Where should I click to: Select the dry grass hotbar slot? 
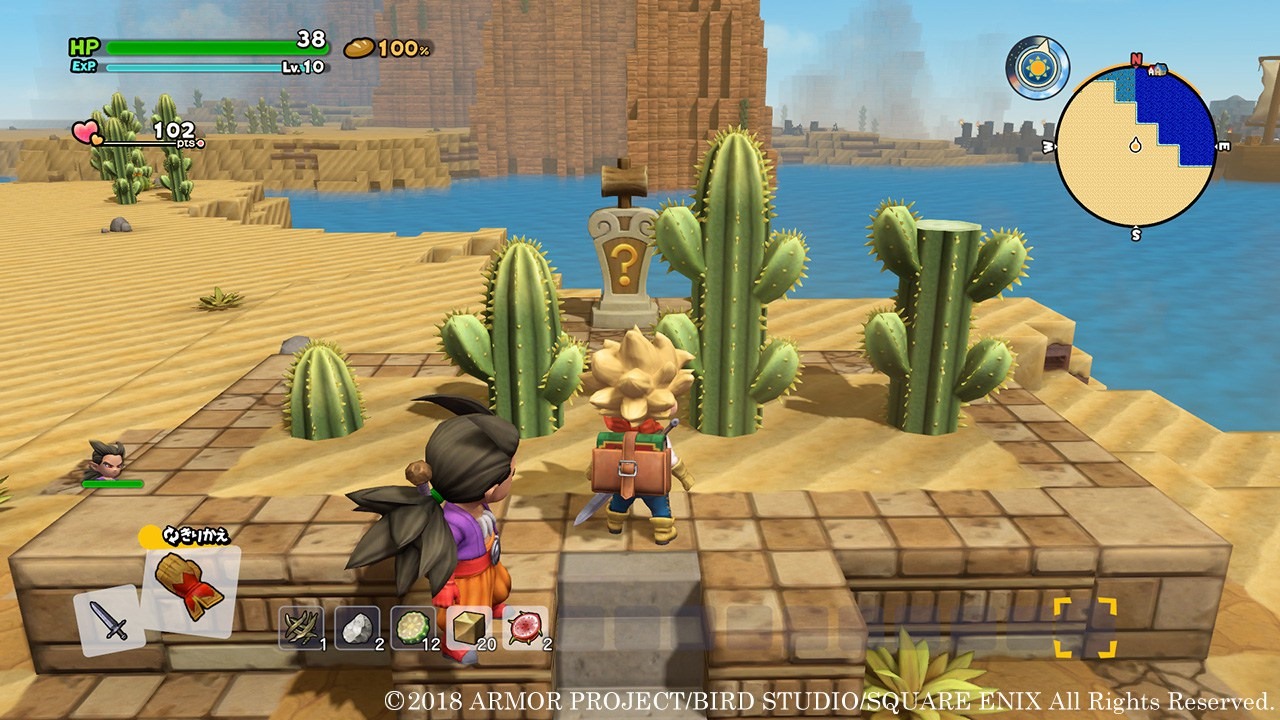click(x=301, y=627)
